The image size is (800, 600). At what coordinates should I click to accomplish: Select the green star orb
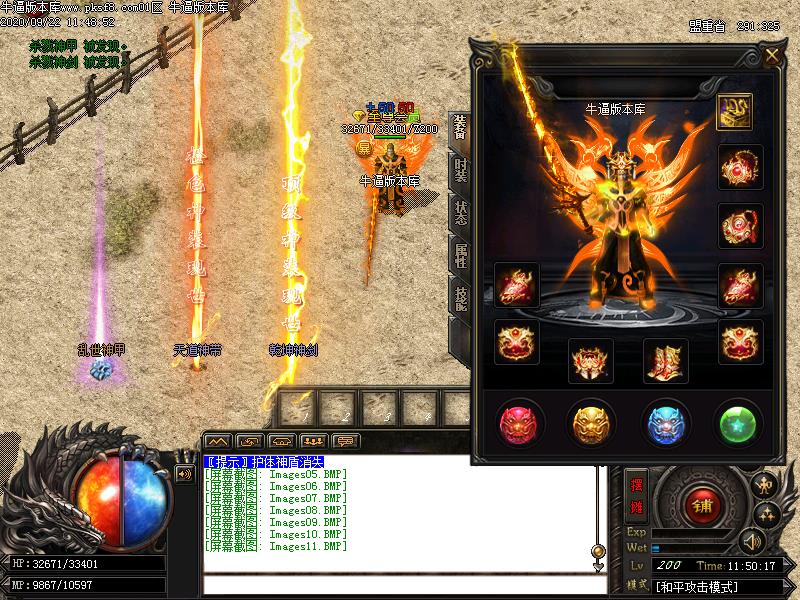click(739, 423)
